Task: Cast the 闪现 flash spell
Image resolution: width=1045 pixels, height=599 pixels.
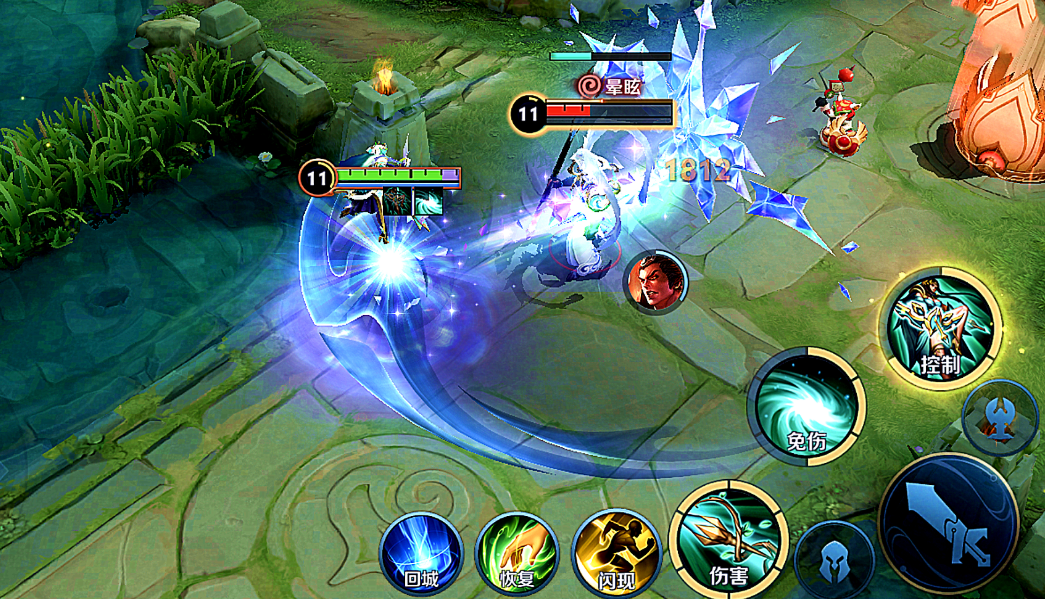Action: (x=613, y=553)
